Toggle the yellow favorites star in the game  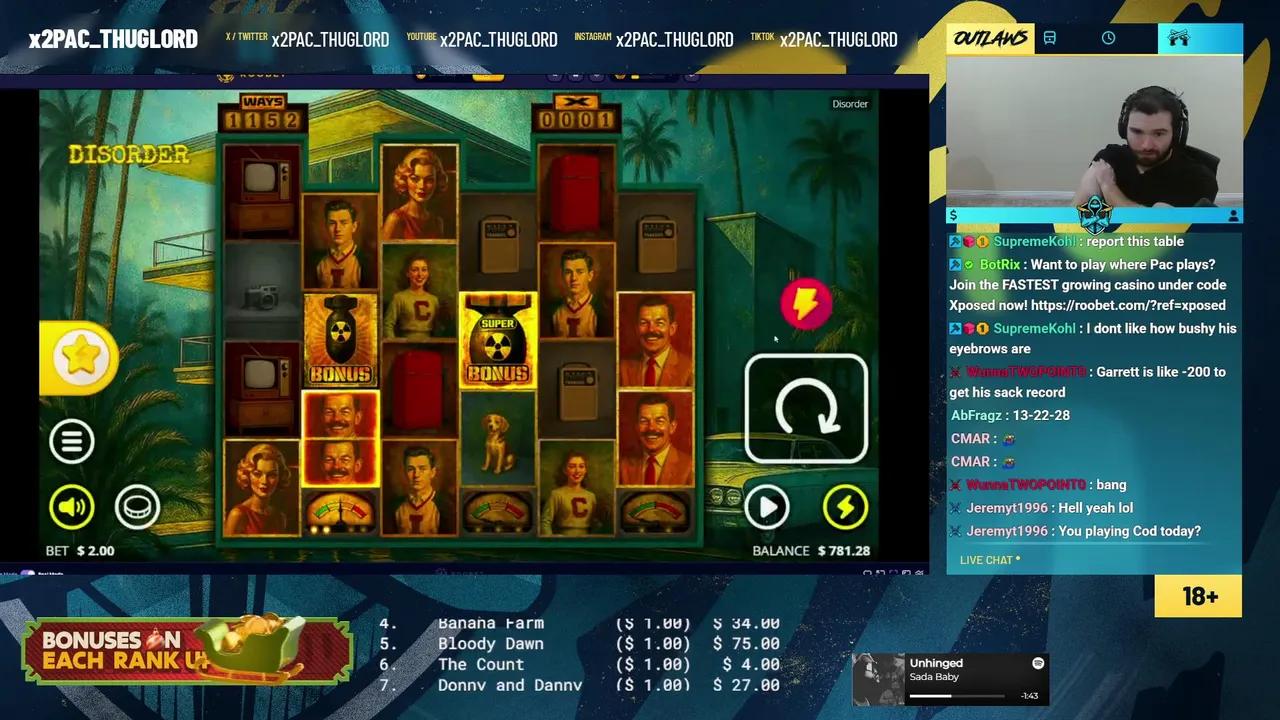pyautogui.click(x=80, y=357)
